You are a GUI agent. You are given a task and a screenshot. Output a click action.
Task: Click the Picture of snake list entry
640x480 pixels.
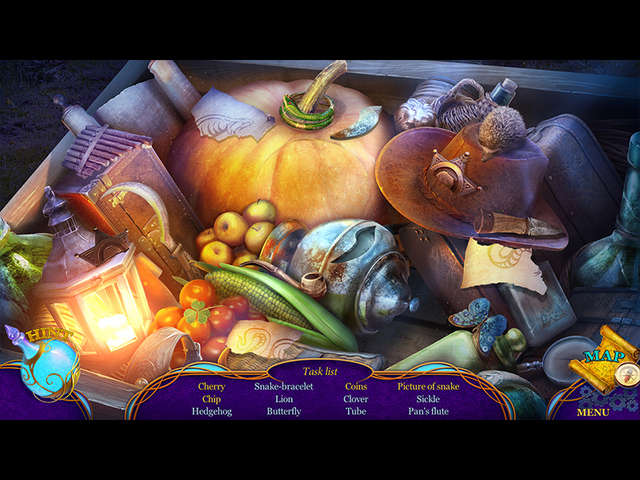(428, 386)
